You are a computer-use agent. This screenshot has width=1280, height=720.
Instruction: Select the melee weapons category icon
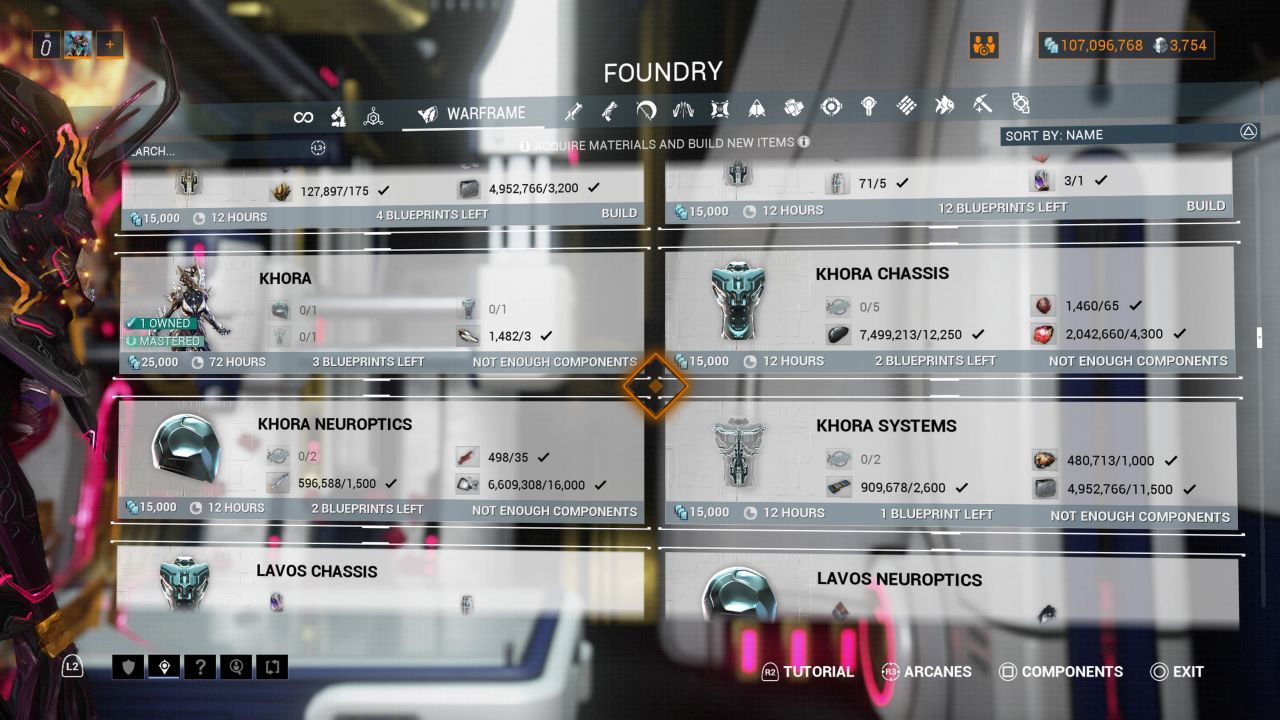point(647,107)
